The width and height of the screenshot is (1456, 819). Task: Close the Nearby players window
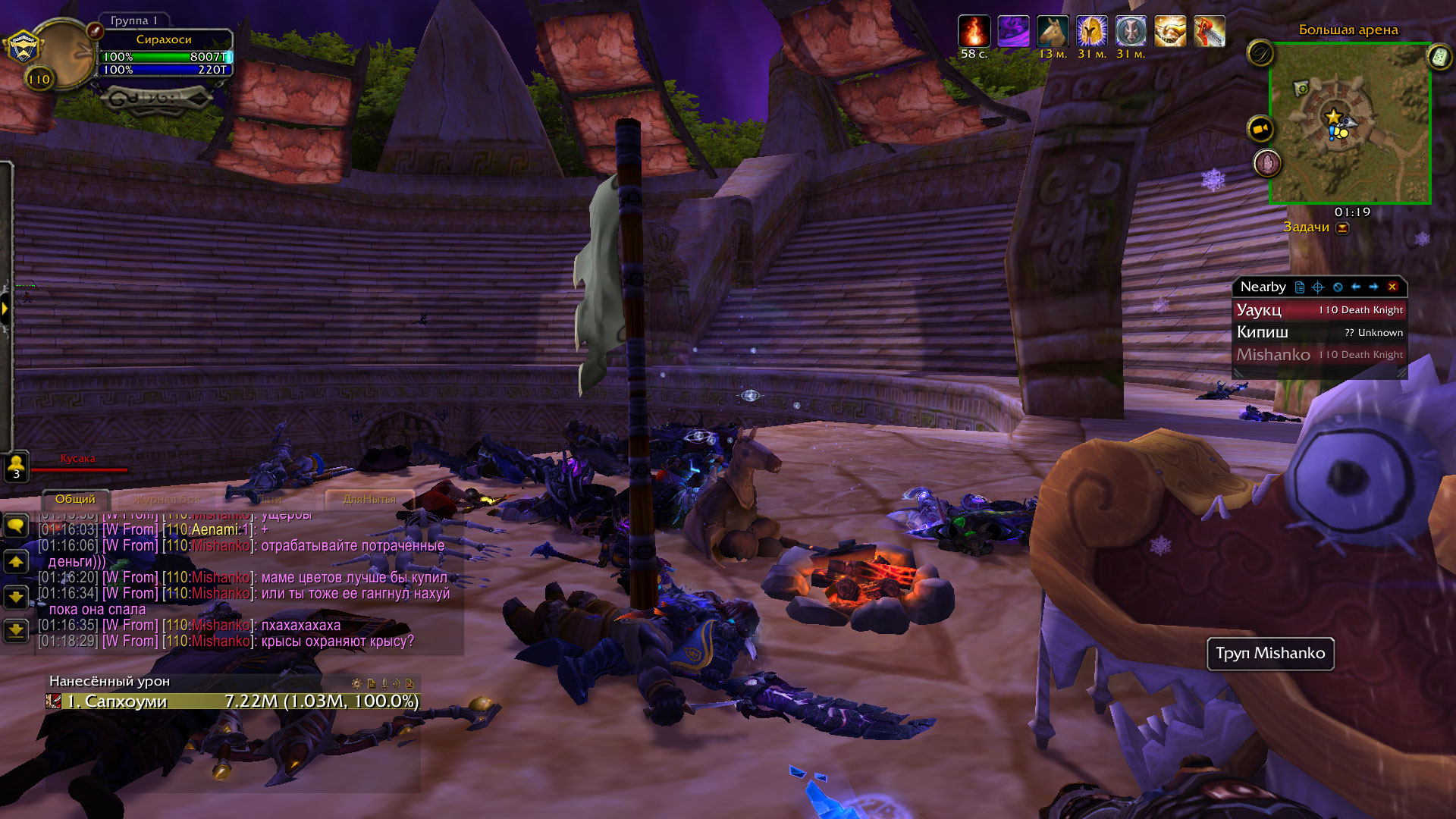point(1392,287)
